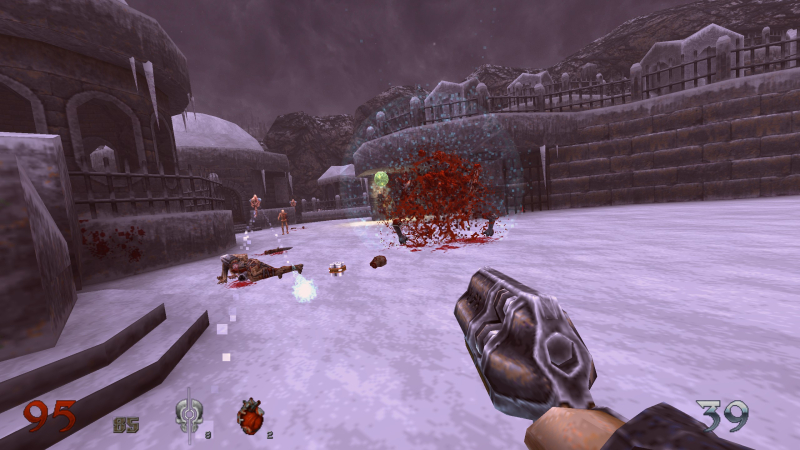Use the red heart artifact item
This screenshot has height=450, width=800.
click(x=251, y=416)
